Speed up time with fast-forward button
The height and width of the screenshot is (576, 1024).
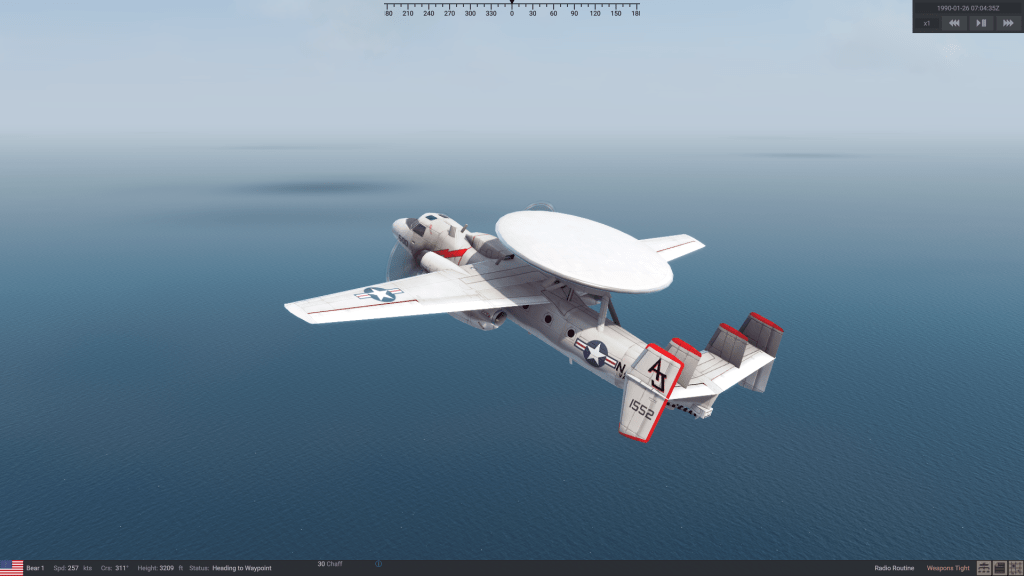(1007, 22)
